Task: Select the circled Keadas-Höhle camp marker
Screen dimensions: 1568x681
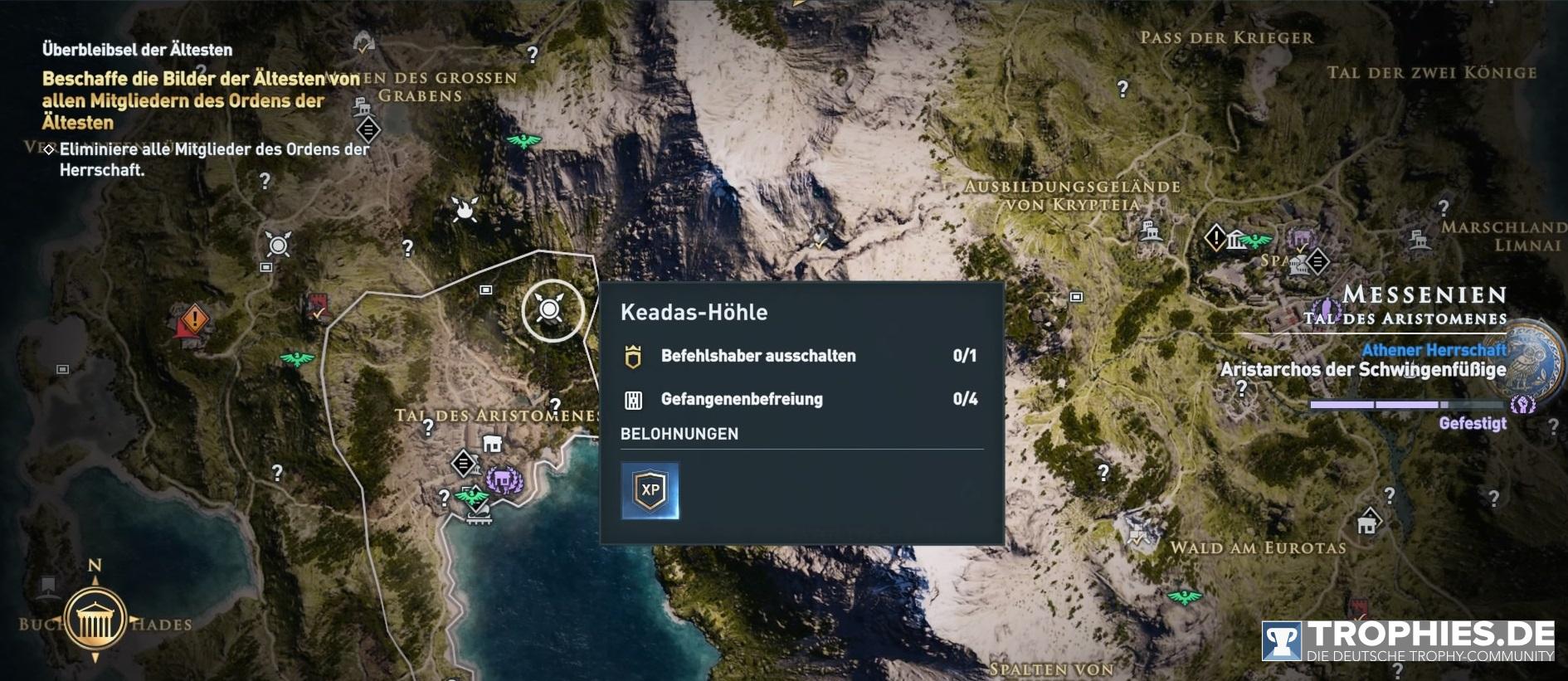Action: [550, 310]
